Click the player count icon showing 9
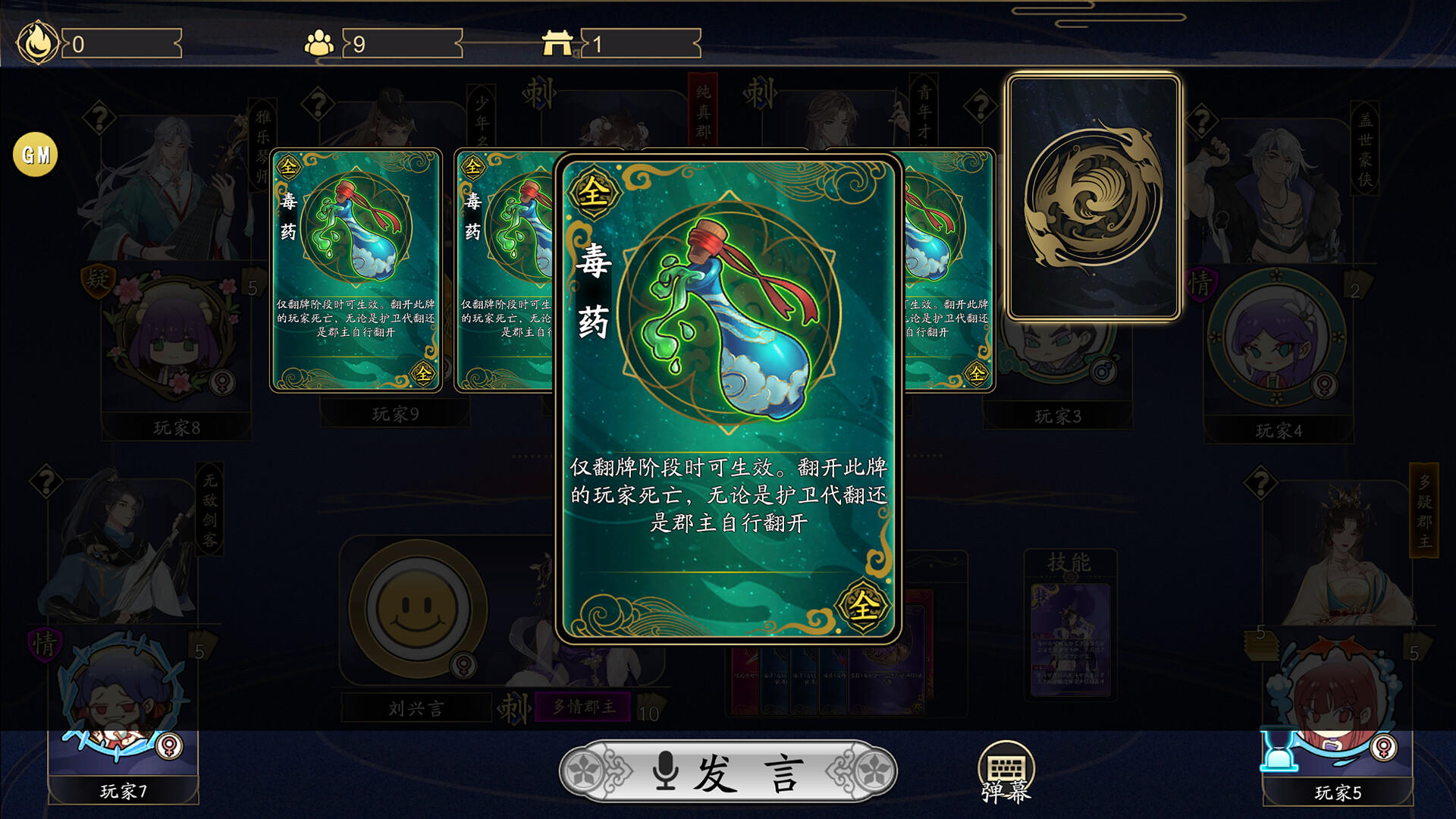1456x819 pixels. 321,42
